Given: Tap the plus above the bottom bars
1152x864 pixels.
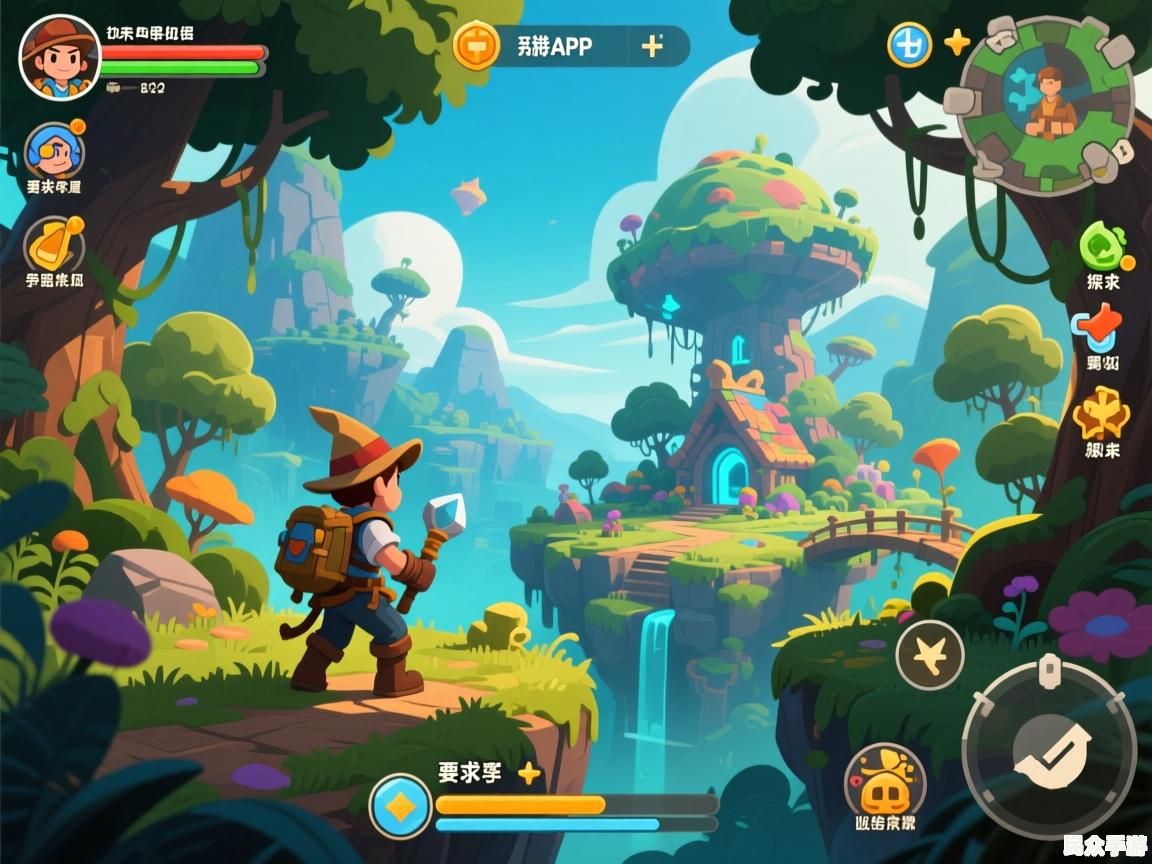Looking at the screenshot, I should point(529,773).
